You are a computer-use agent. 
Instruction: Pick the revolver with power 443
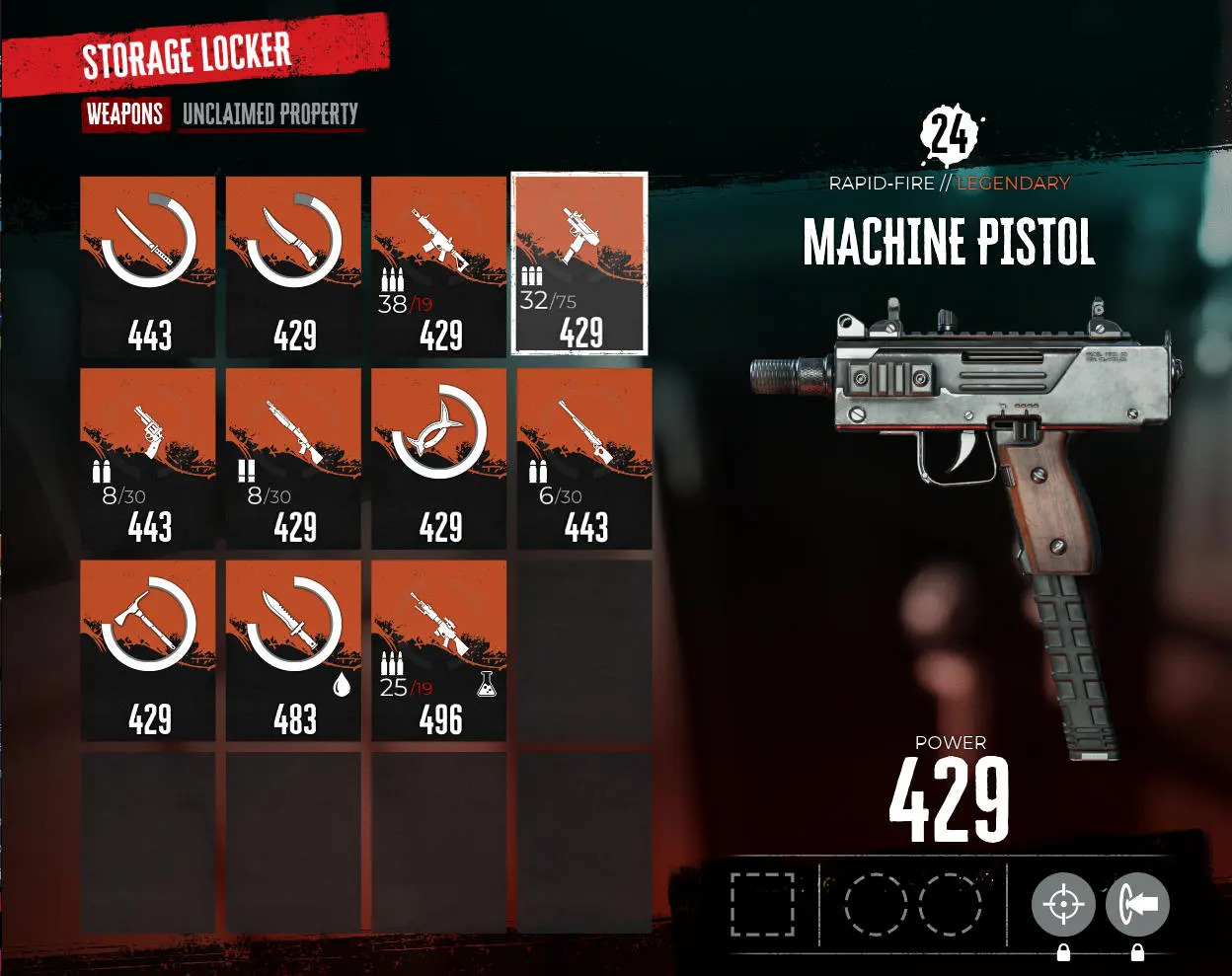tap(148, 459)
